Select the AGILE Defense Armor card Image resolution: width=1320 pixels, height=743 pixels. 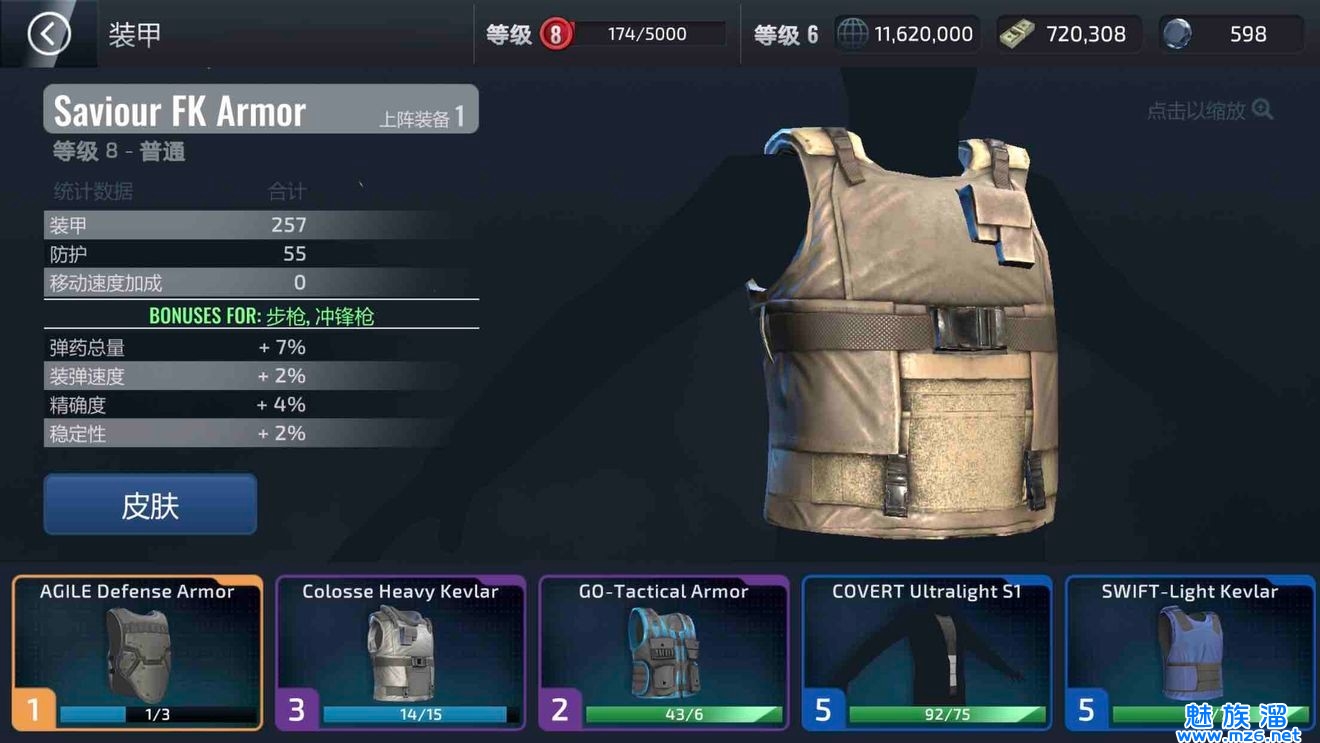138,652
